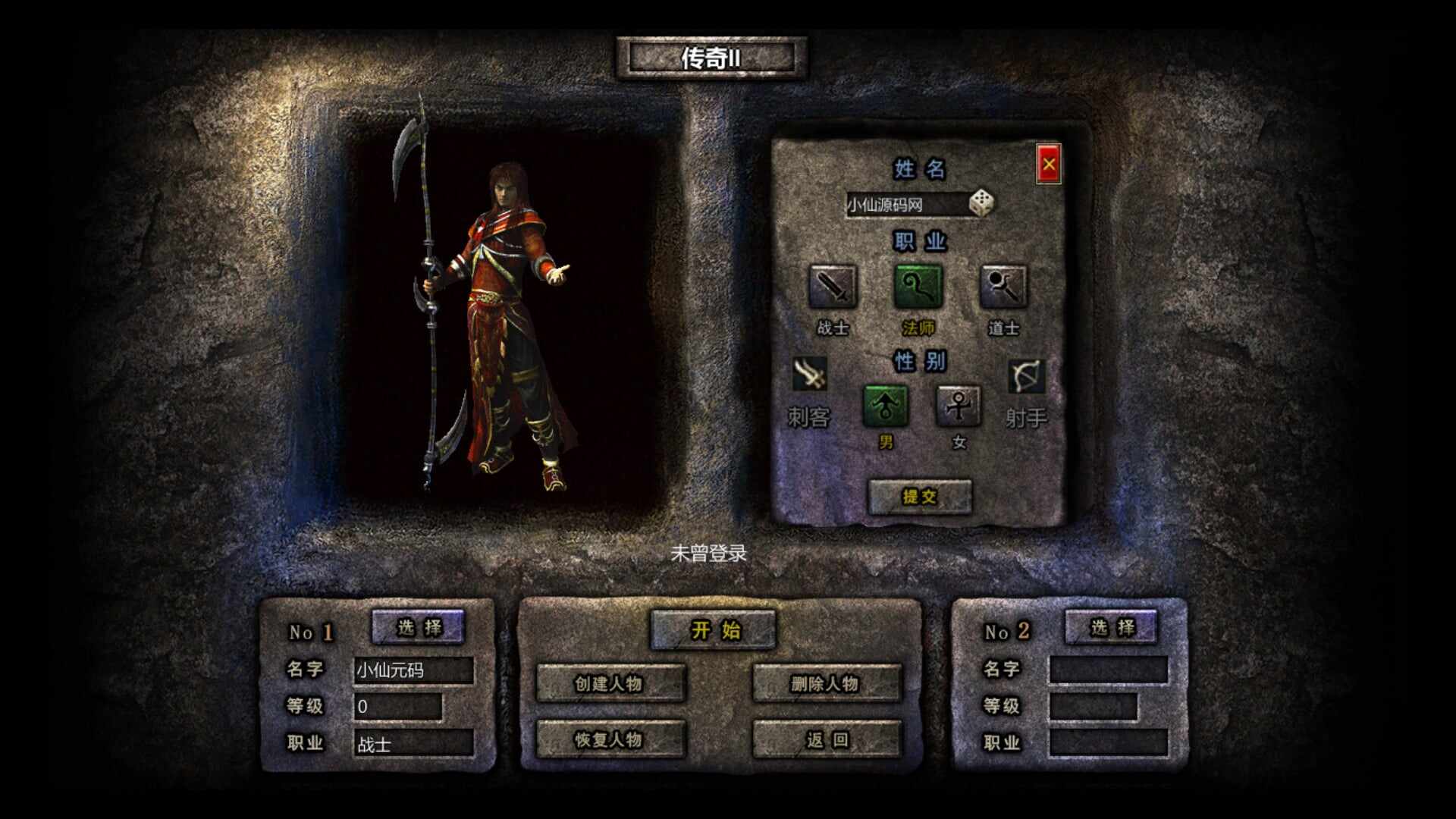Go back with the 返回 button
The width and height of the screenshot is (1456, 819).
[x=826, y=739]
